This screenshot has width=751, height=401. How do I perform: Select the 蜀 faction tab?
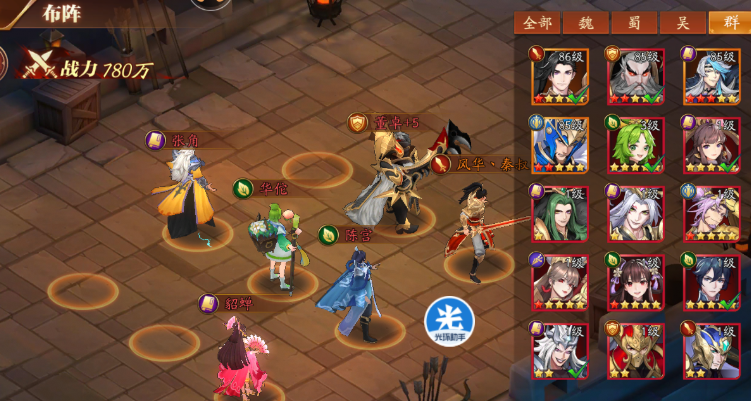[634, 23]
